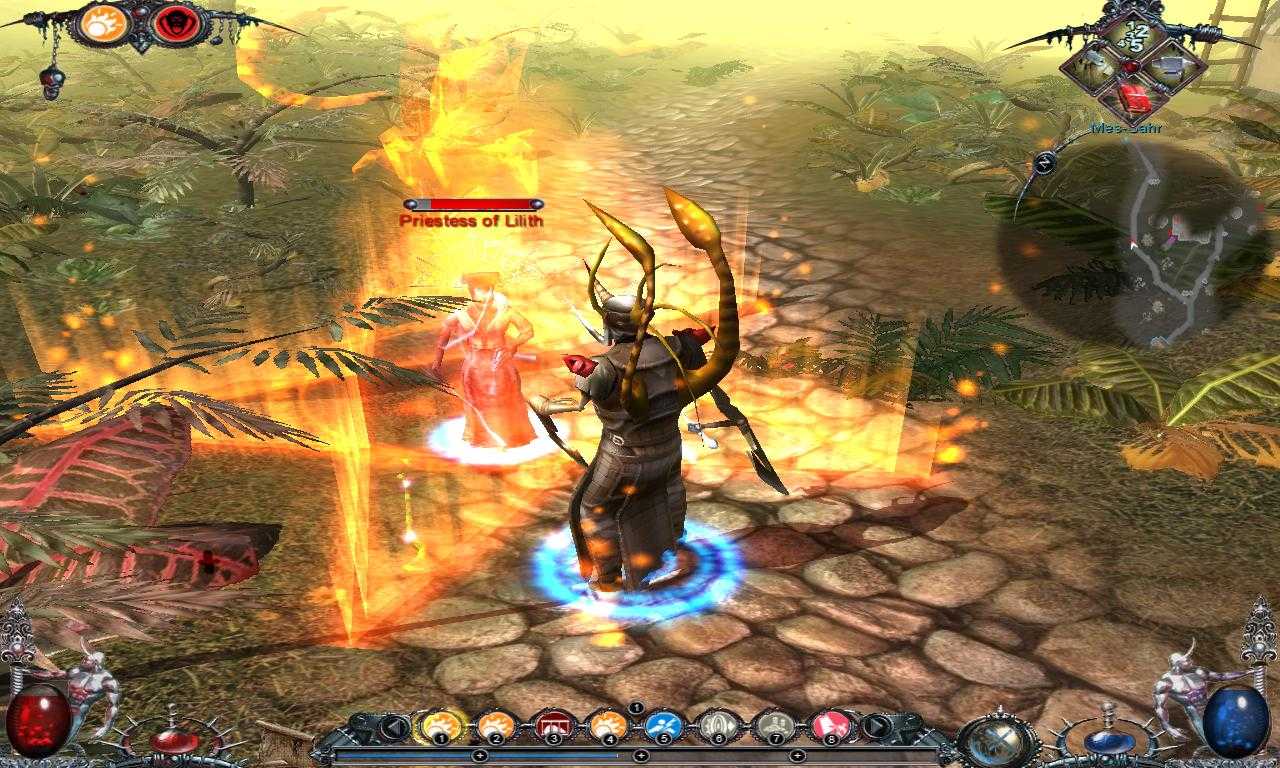This screenshot has width=1280, height=768.
Task: Activate the red gate skill in slot 3
Action: (553, 725)
